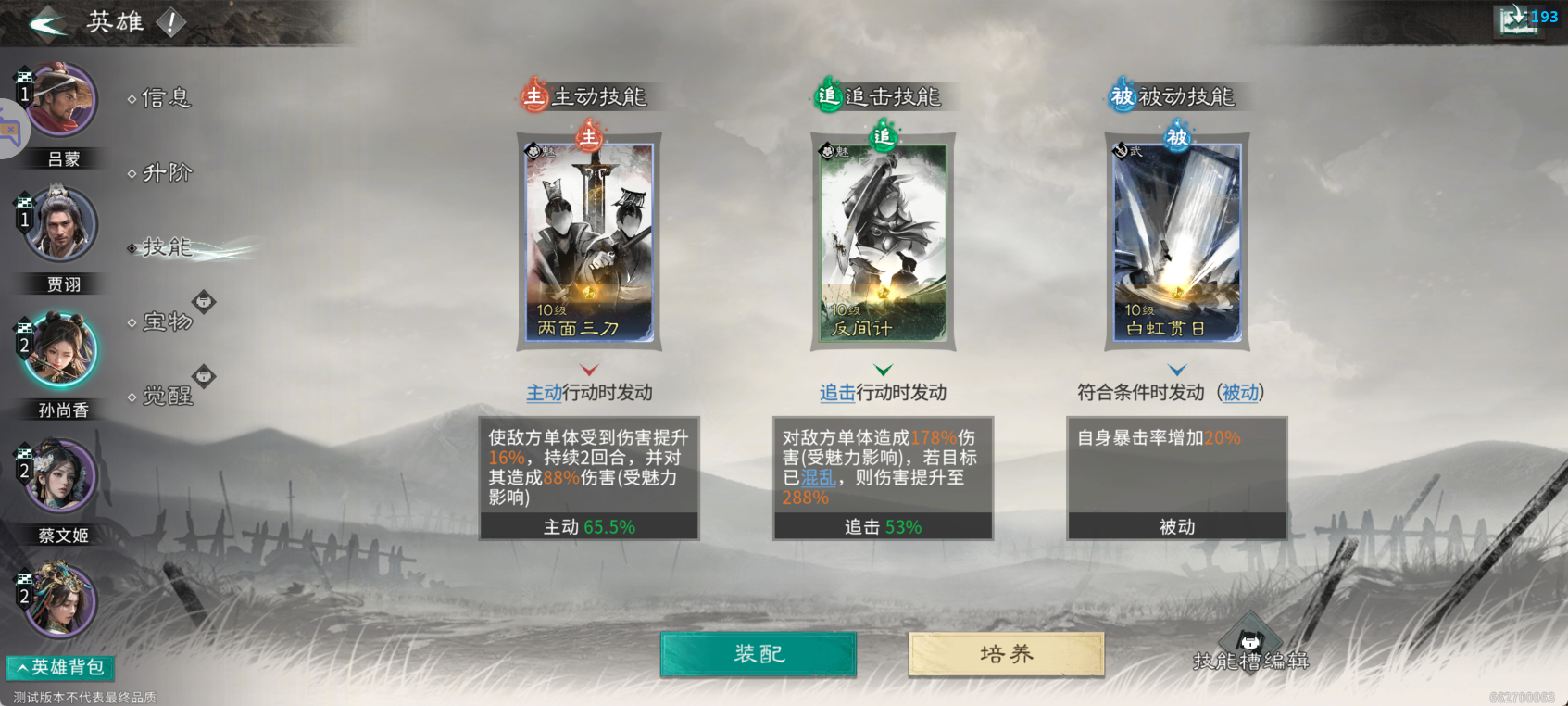Collapse the 英雄背包 panel at bottom left
Viewport: 1568px width, 706px height.
coord(60,667)
